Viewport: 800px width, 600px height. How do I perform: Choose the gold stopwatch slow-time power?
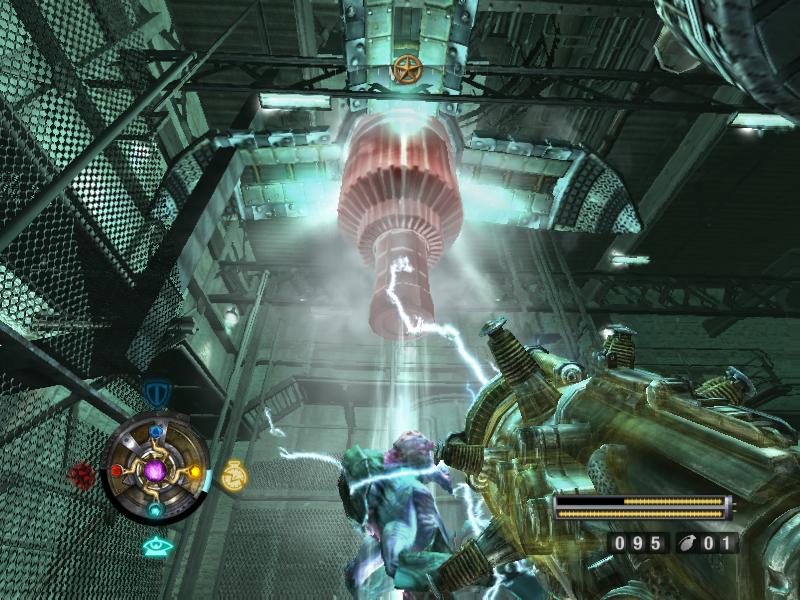pos(233,474)
